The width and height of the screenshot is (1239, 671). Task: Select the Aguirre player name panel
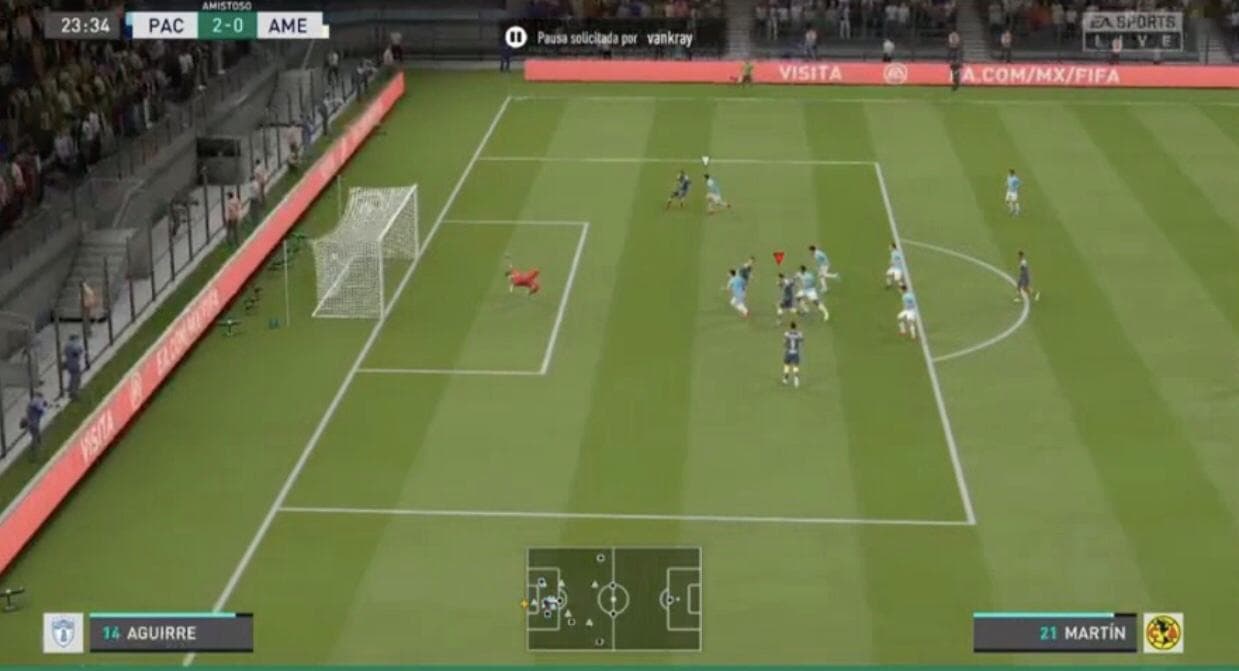click(x=171, y=633)
